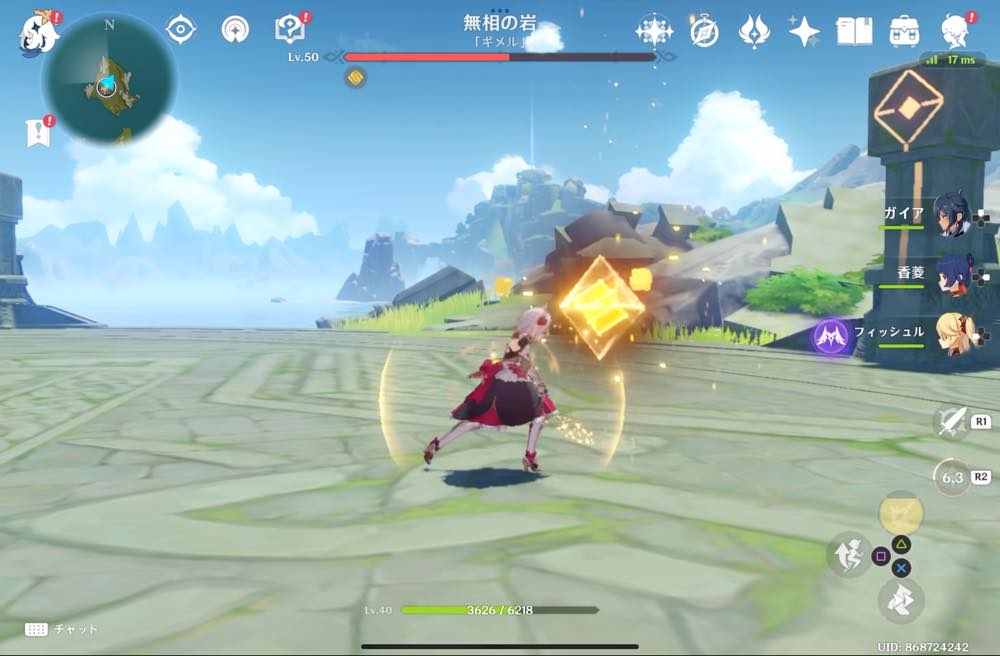Image resolution: width=1000 pixels, height=656 pixels.
Task: Switch to party member ガイア
Action: click(x=948, y=215)
